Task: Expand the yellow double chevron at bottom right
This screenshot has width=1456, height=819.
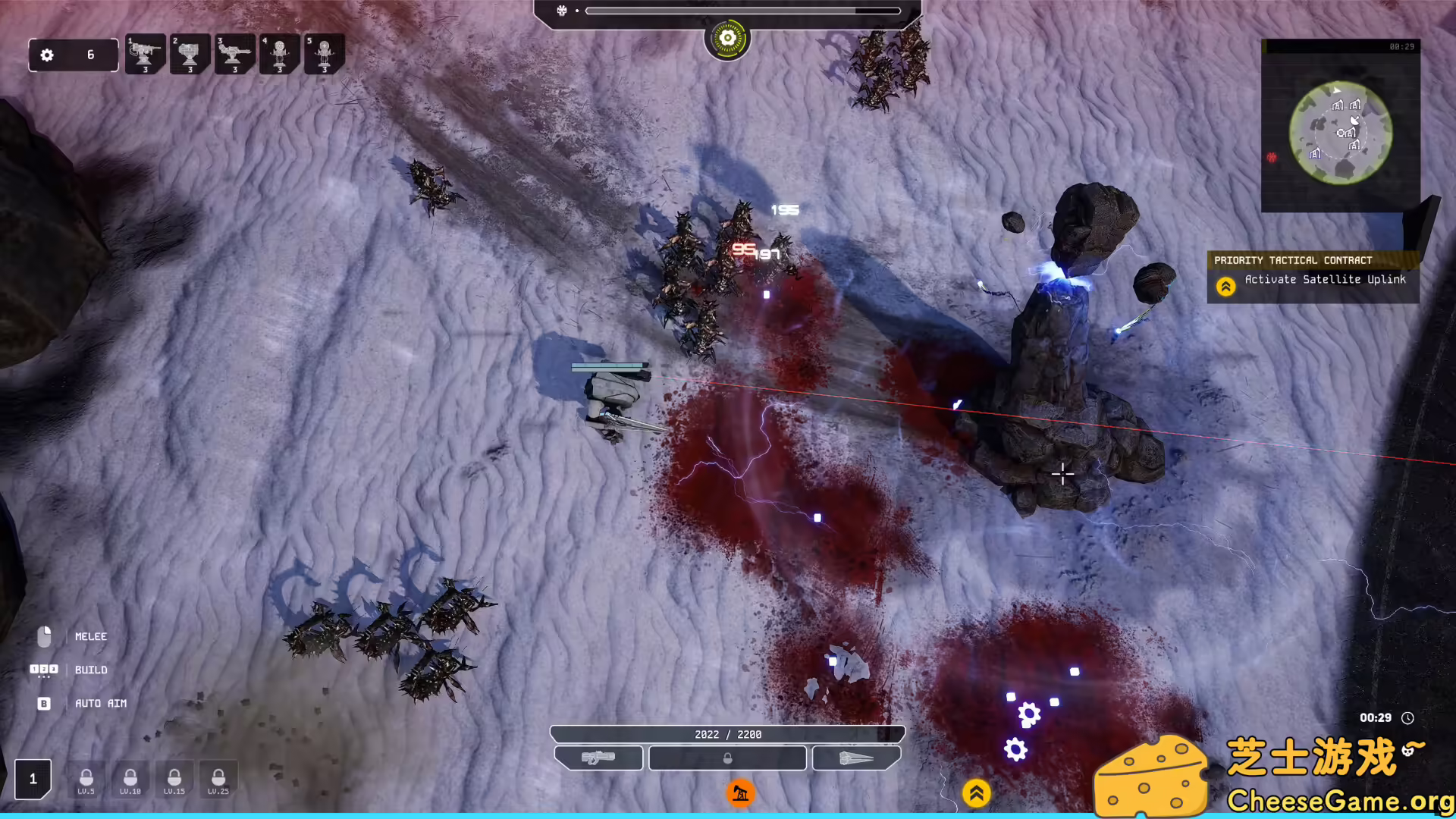Action: 977,792
